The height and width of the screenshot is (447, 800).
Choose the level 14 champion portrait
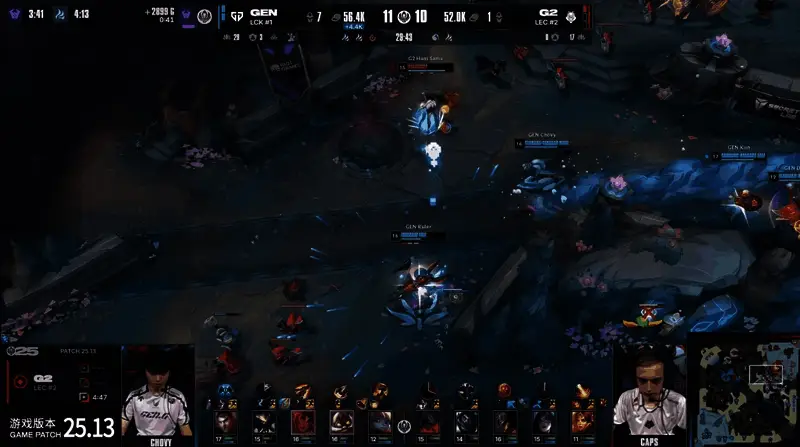pyautogui.click(x=463, y=422)
